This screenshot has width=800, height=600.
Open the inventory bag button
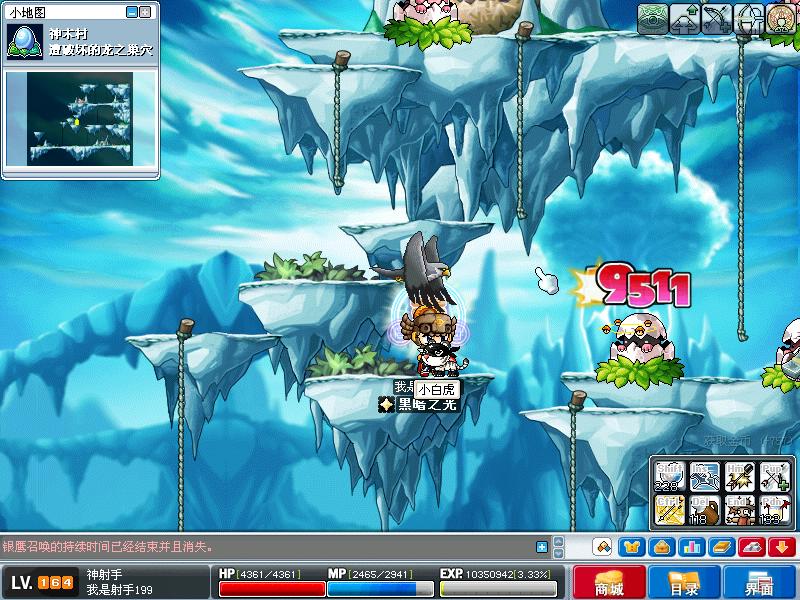(662, 547)
